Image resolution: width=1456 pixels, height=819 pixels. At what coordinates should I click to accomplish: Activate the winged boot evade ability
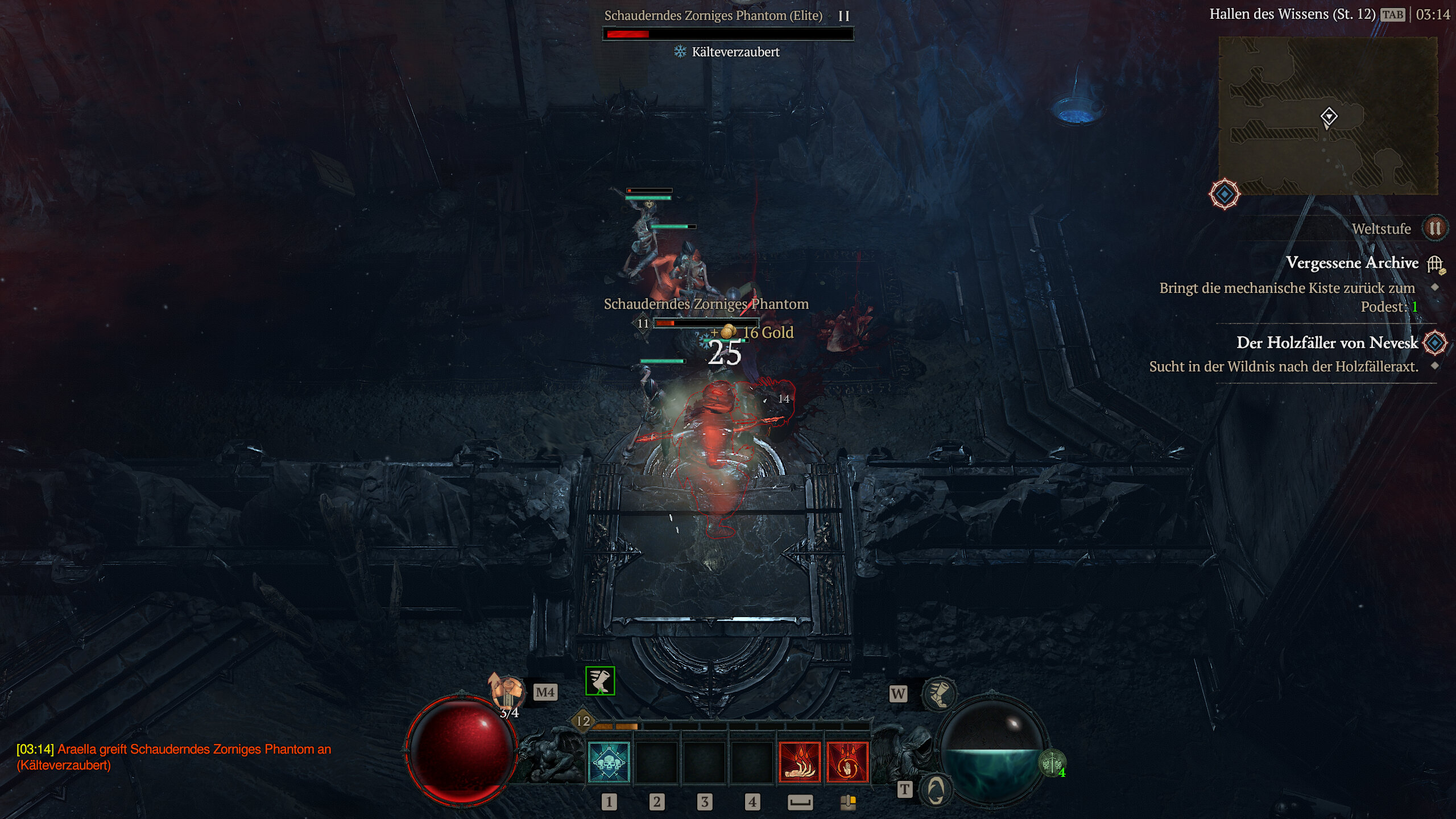pyautogui.click(x=939, y=694)
